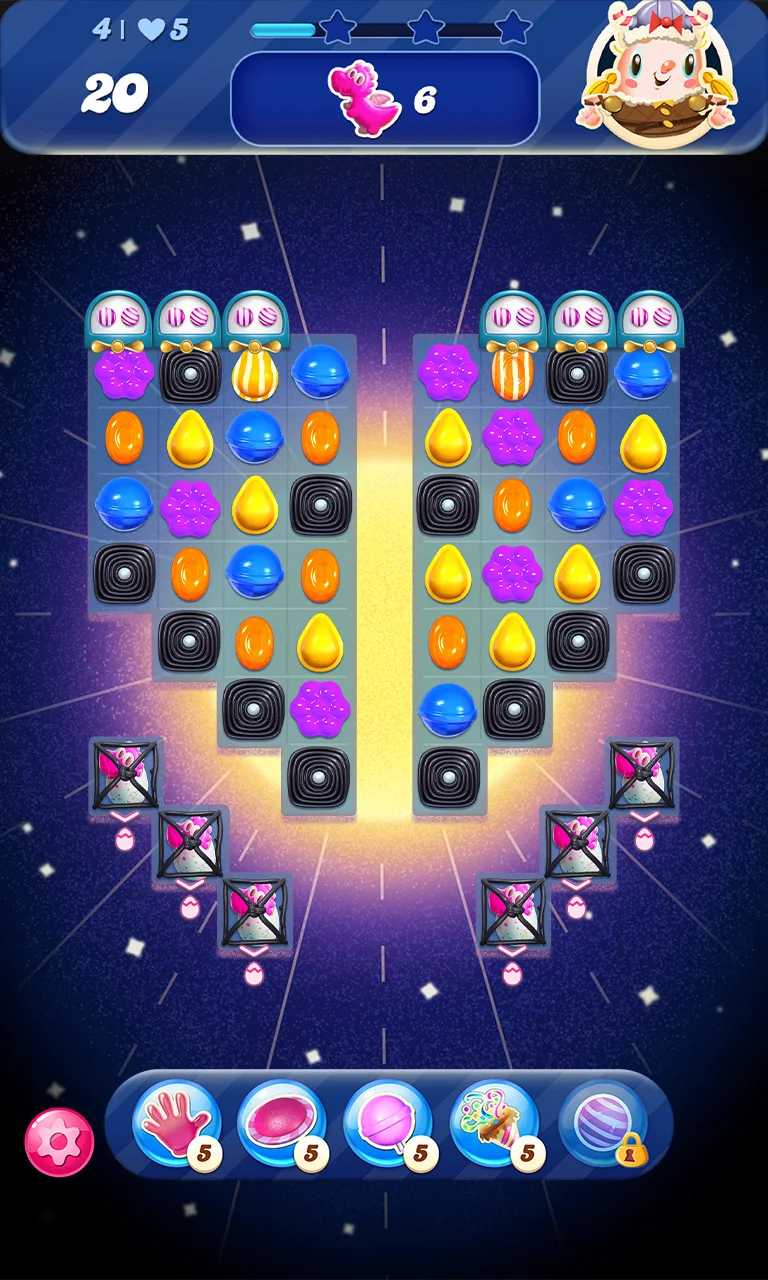
Task: Select the yellow striped candy tile
Action: pos(255,373)
